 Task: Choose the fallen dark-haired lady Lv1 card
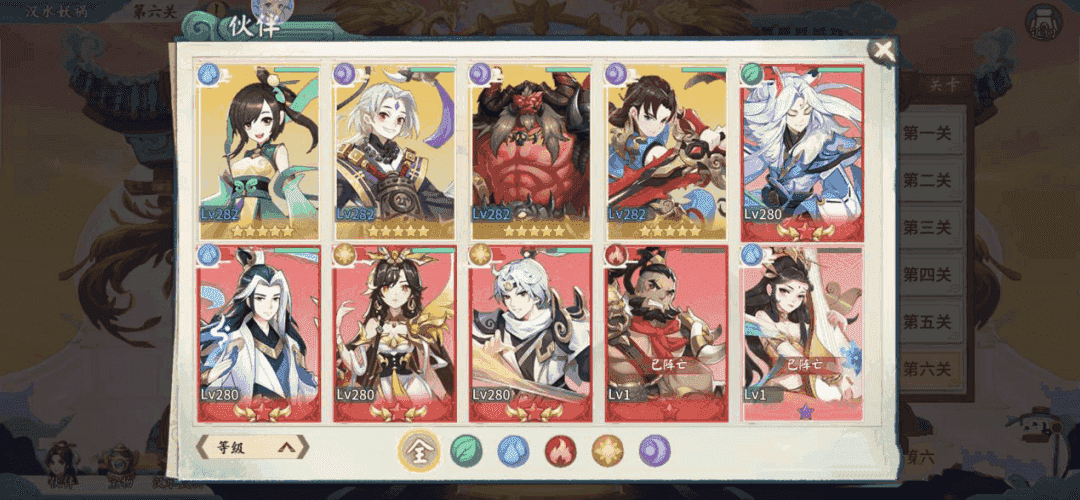[x=802, y=332]
